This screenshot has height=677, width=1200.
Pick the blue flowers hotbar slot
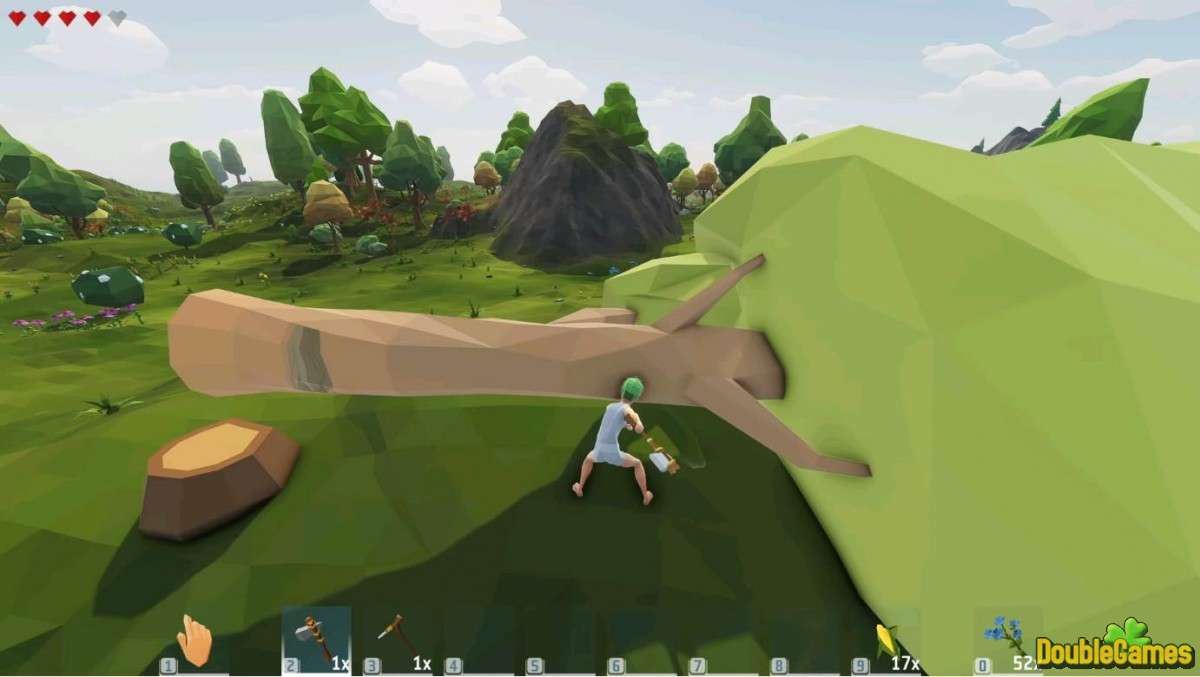(1006, 638)
